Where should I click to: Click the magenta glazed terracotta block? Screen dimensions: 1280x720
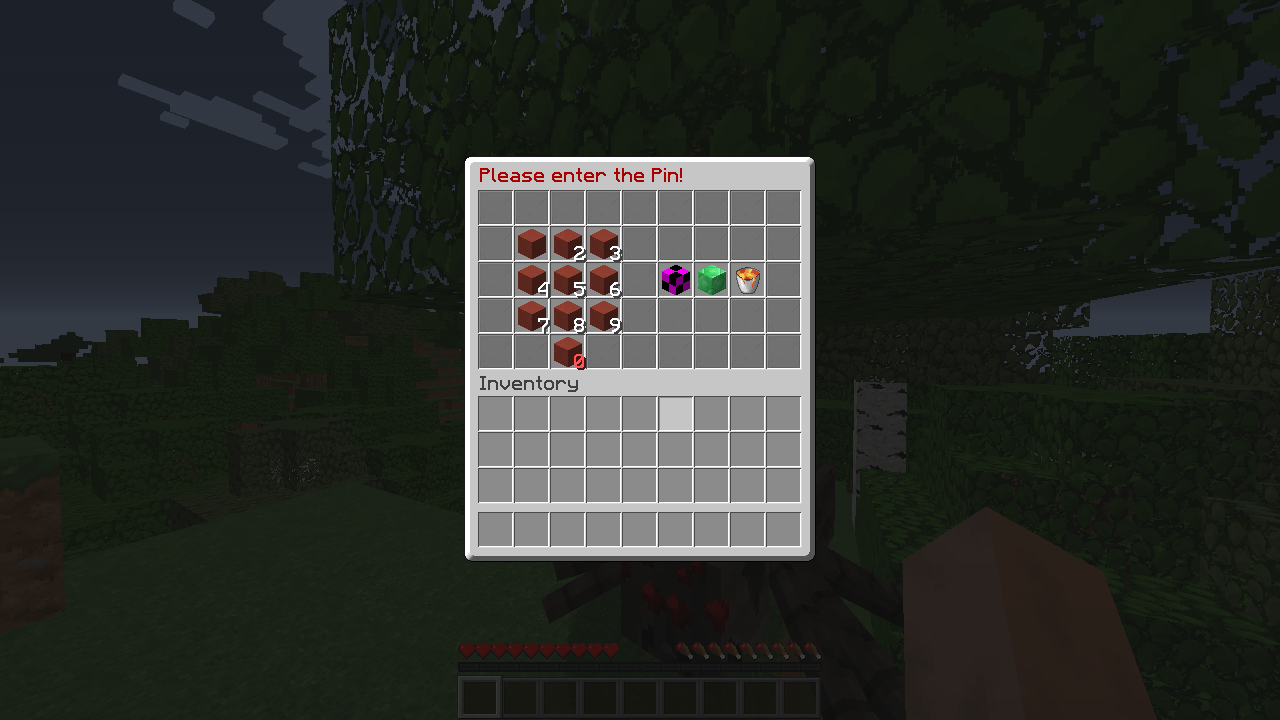tap(675, 278)
